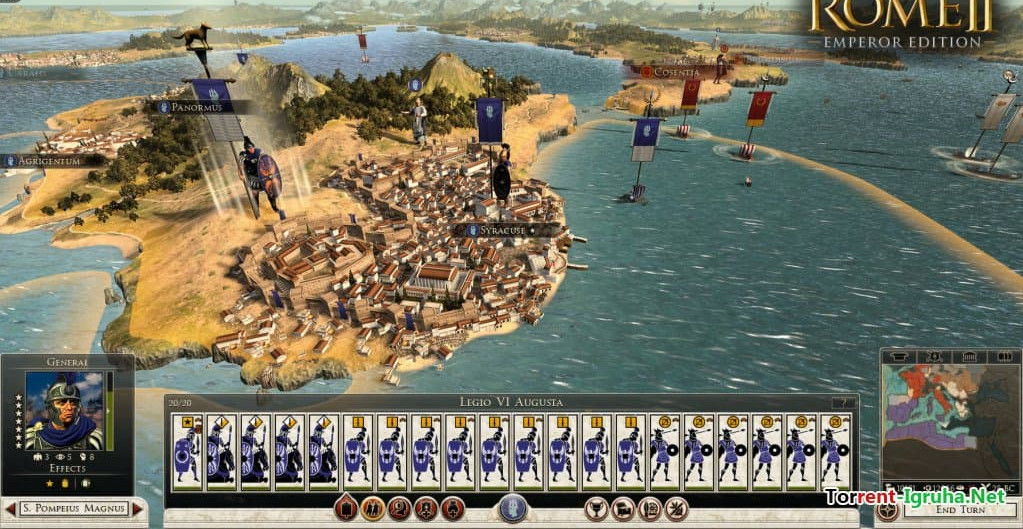Click the round emblem button beside End Turn

point(887,509)
